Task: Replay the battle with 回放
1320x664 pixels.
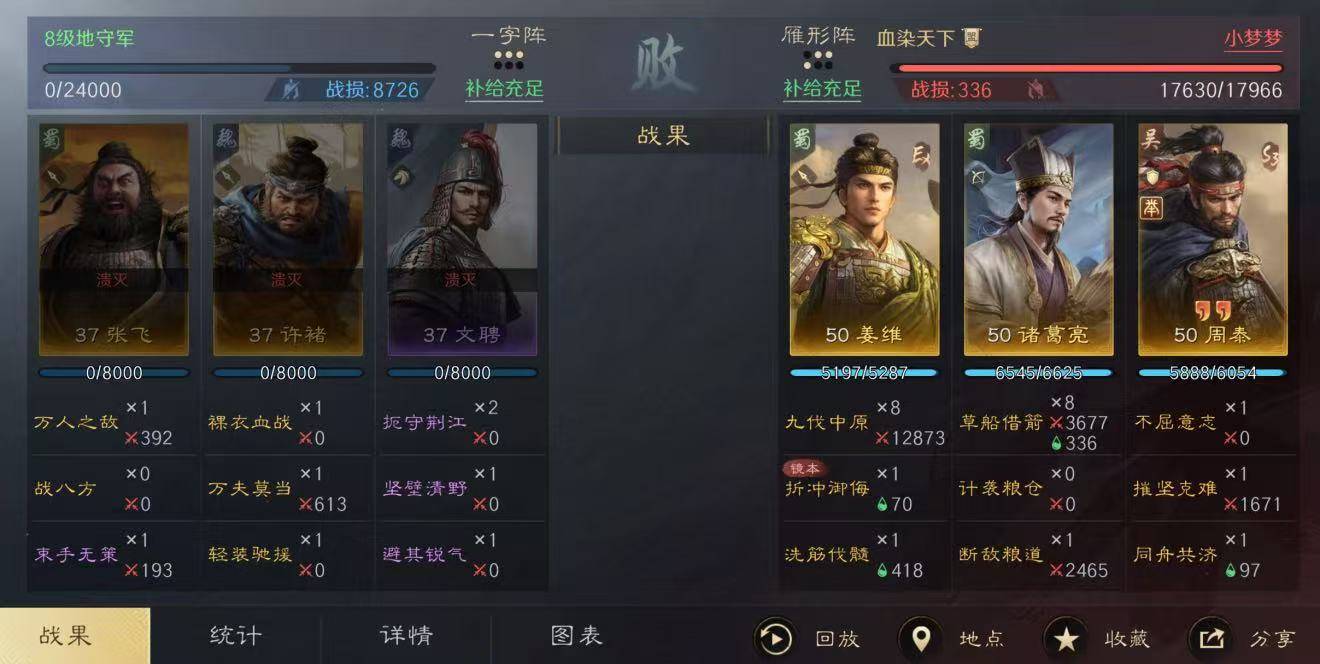Action: [810, 638]
